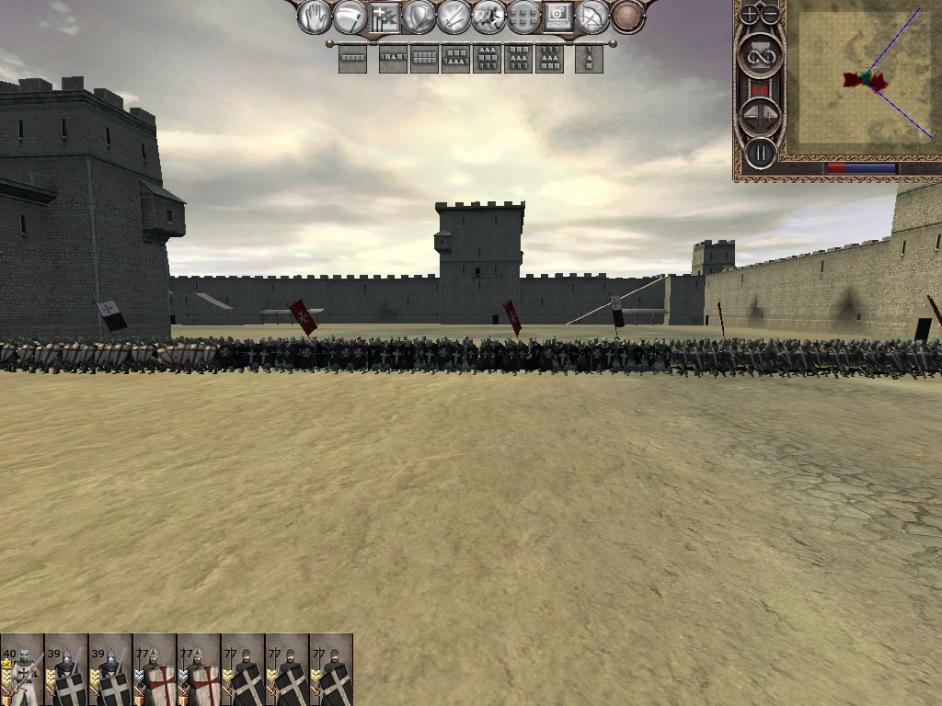Click the infinity-symbol button beside the minimap

(x=759, y=56)
